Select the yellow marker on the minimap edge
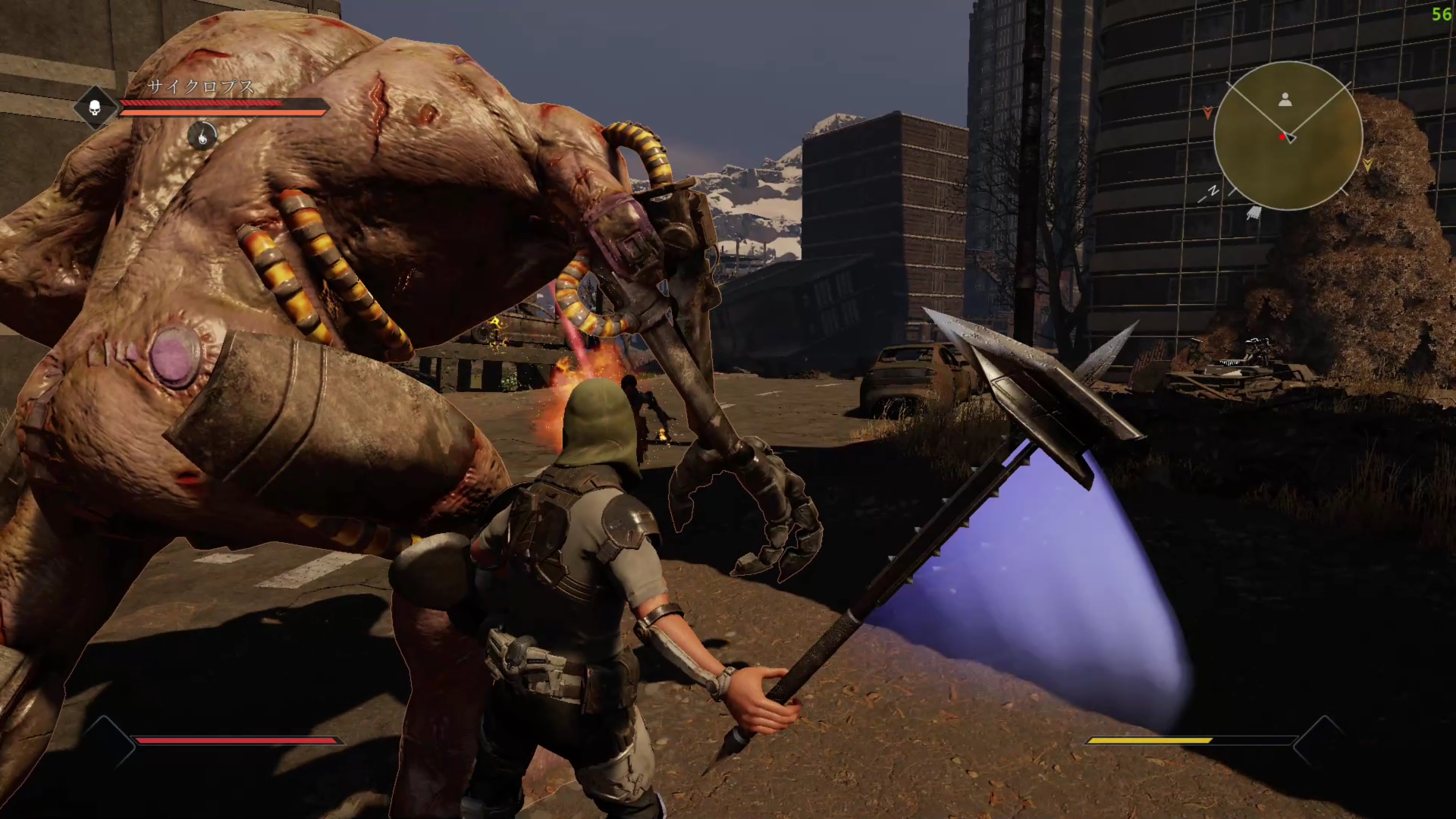Viewport: 1456px width, 819px height. (x=1367, y=164)
